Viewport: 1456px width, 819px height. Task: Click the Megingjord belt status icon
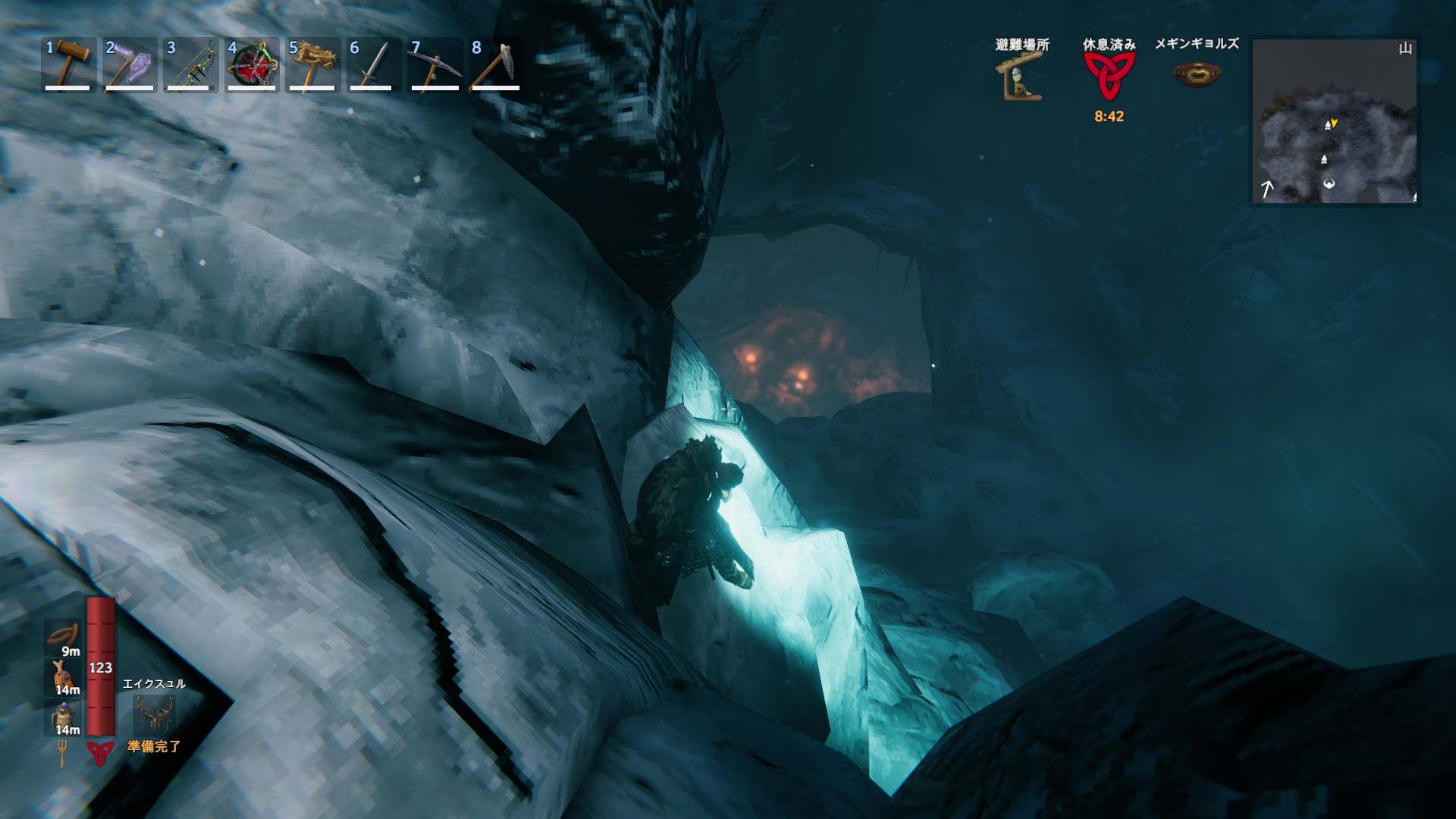click(1196, 74)
